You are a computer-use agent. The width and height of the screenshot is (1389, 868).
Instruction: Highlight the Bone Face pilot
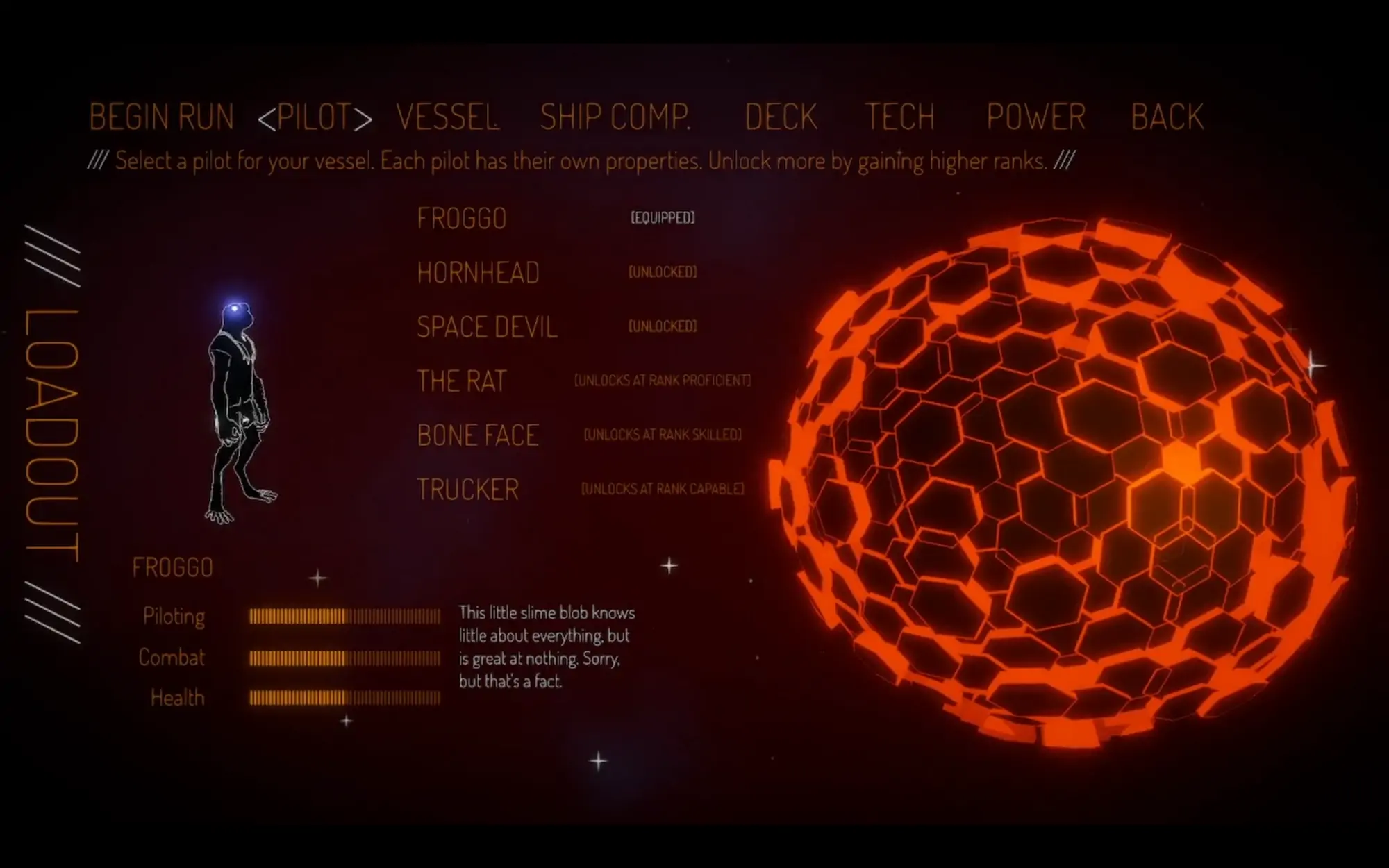478,435
